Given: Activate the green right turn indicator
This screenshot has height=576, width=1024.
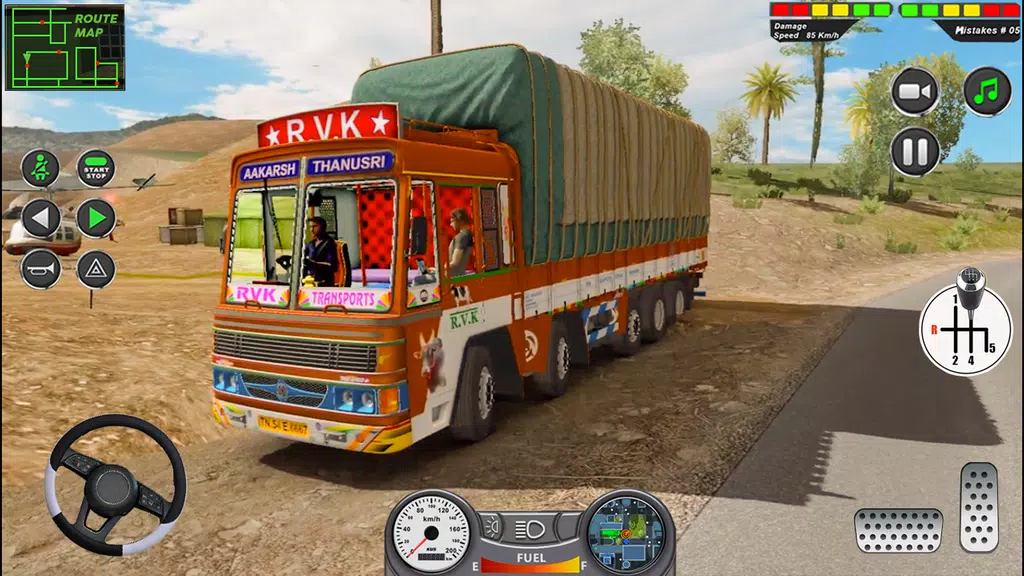Looking at the screenshot, I should (x=96, y=218).
